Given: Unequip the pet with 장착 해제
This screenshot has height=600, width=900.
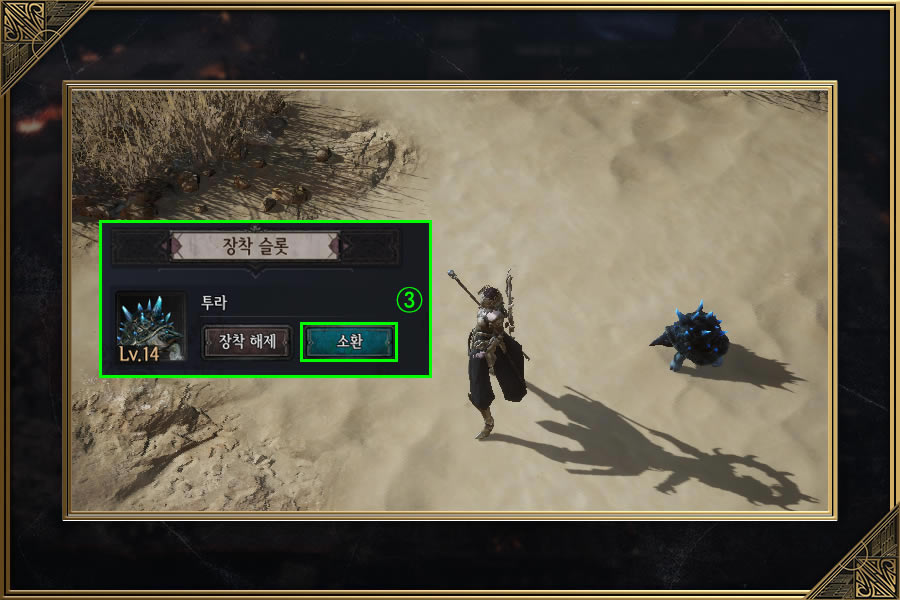Looking at the screenshot, I should click(x=247, y=342).
